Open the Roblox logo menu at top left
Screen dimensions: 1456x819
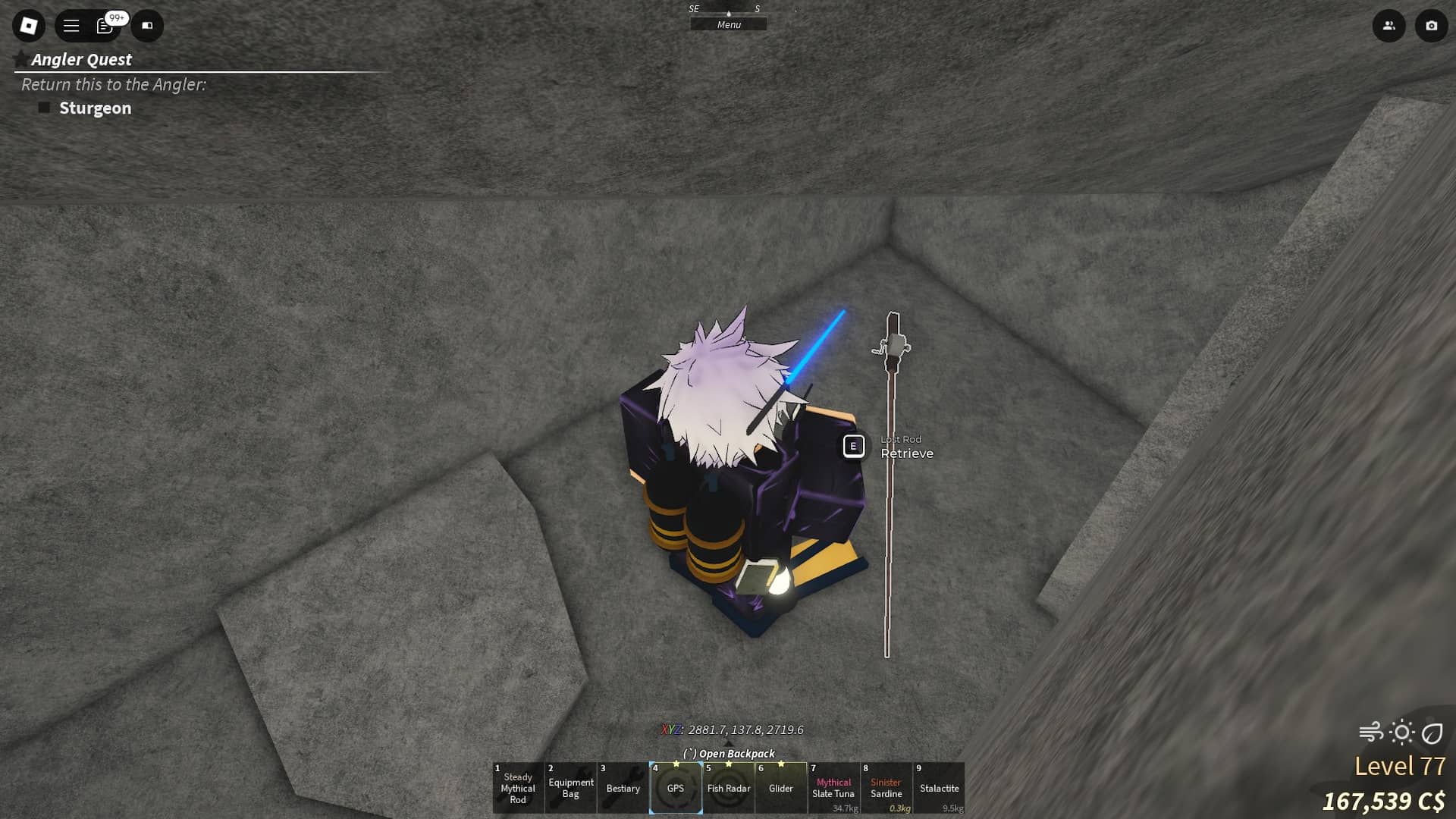[x=29, y=25]
